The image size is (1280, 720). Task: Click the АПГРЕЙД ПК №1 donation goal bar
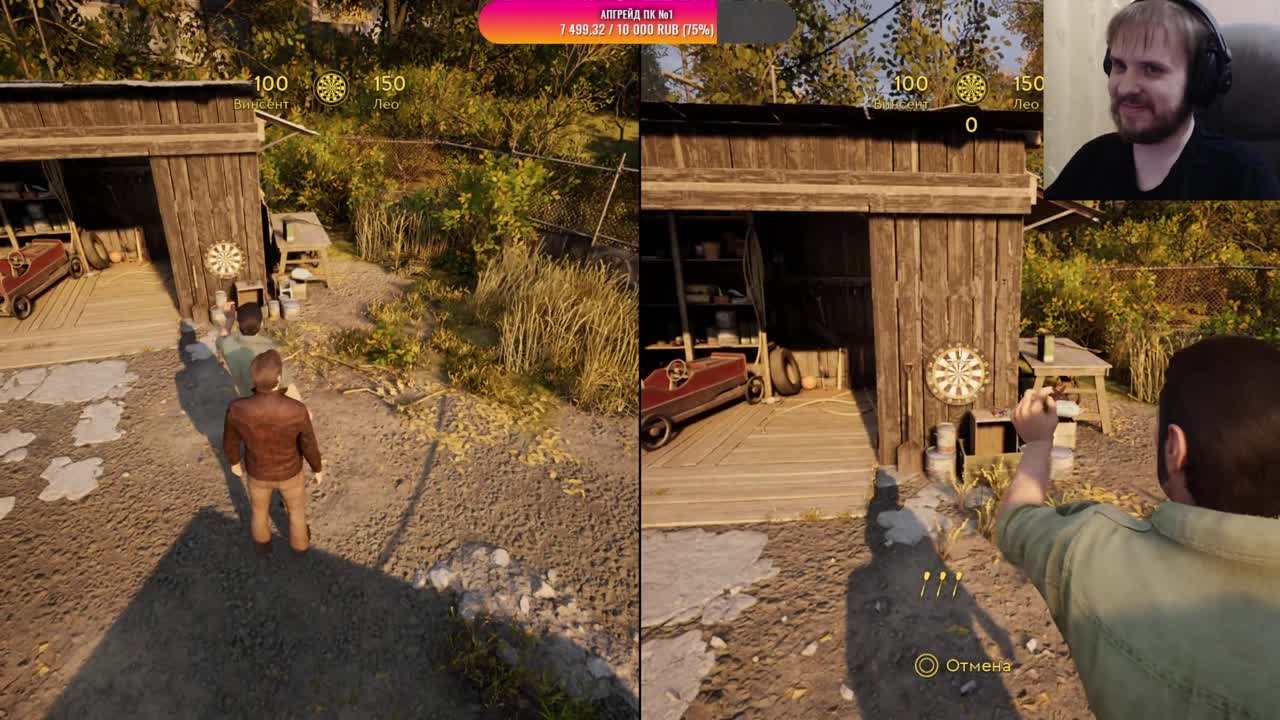pos(637,22)
